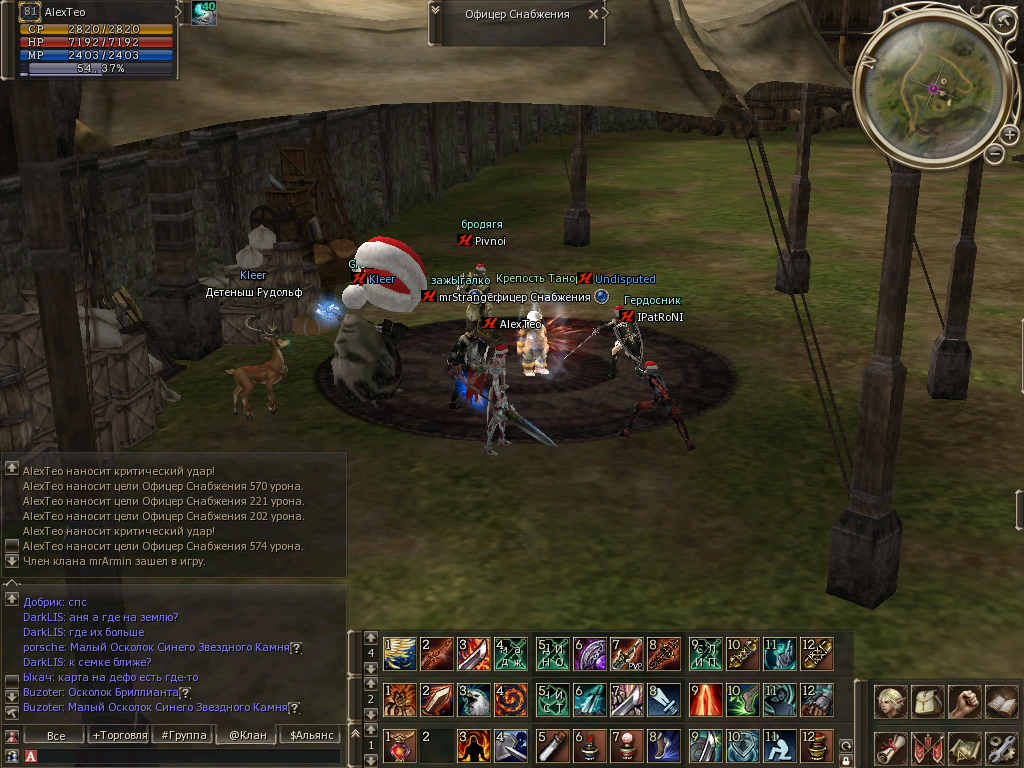This screenshot has width=1024, height=768.
Task: Open the character status menu (elf portrait icon)
Action: click(891, 702)
